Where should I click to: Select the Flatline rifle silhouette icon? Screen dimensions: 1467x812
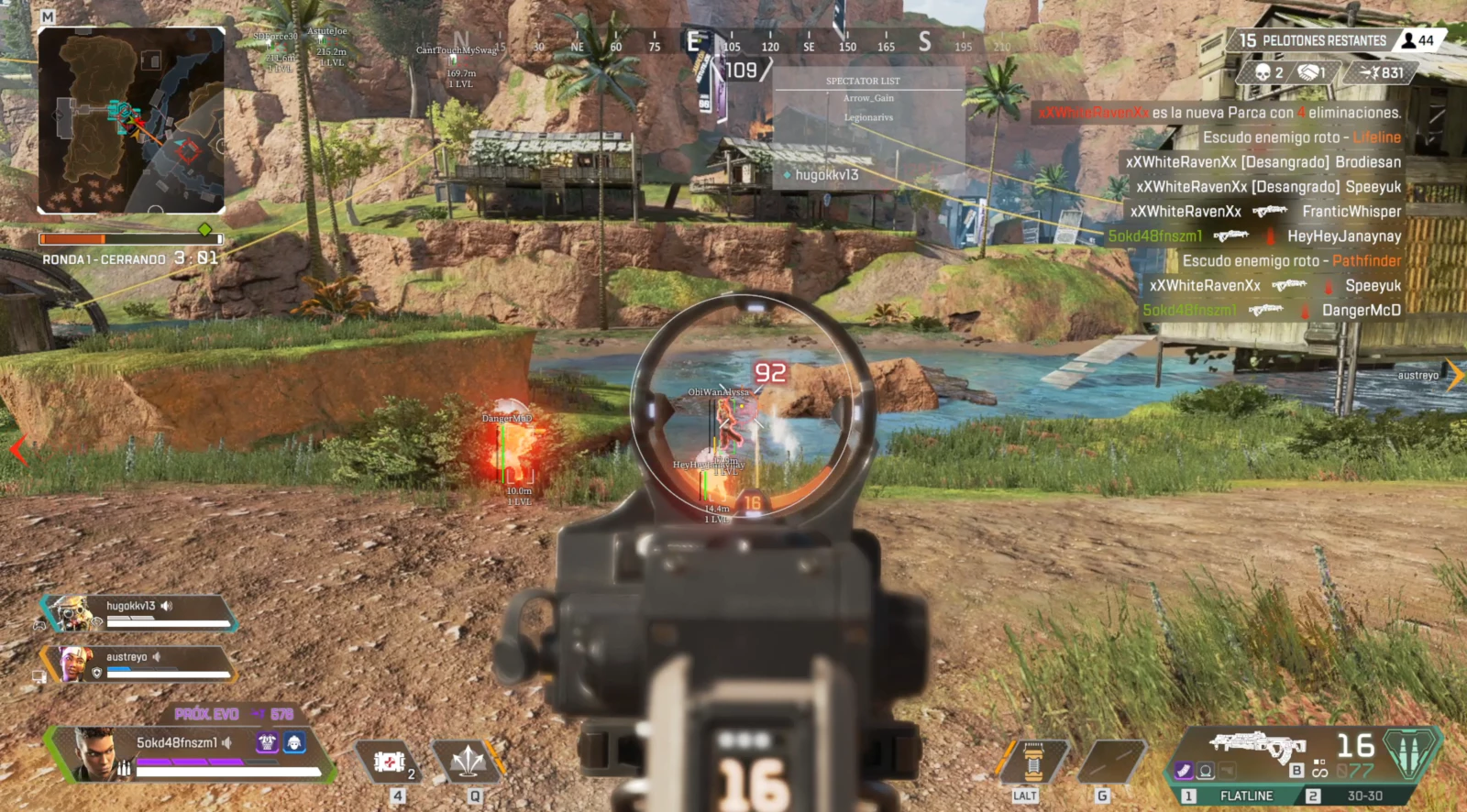coord(1256,744)
